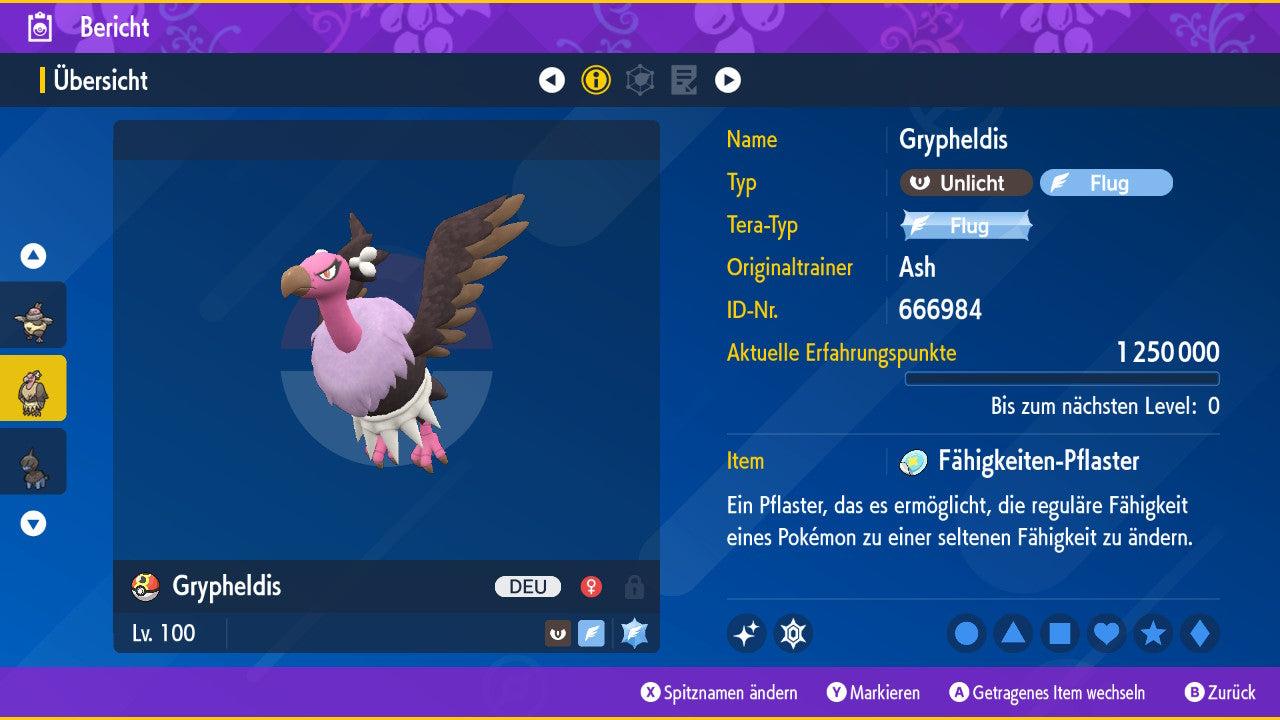The width and height of the screenshot is (1280, 720).
Task: Choose Spitznamen ändern option
Action: pyautogui.click(x=720, y=693)
